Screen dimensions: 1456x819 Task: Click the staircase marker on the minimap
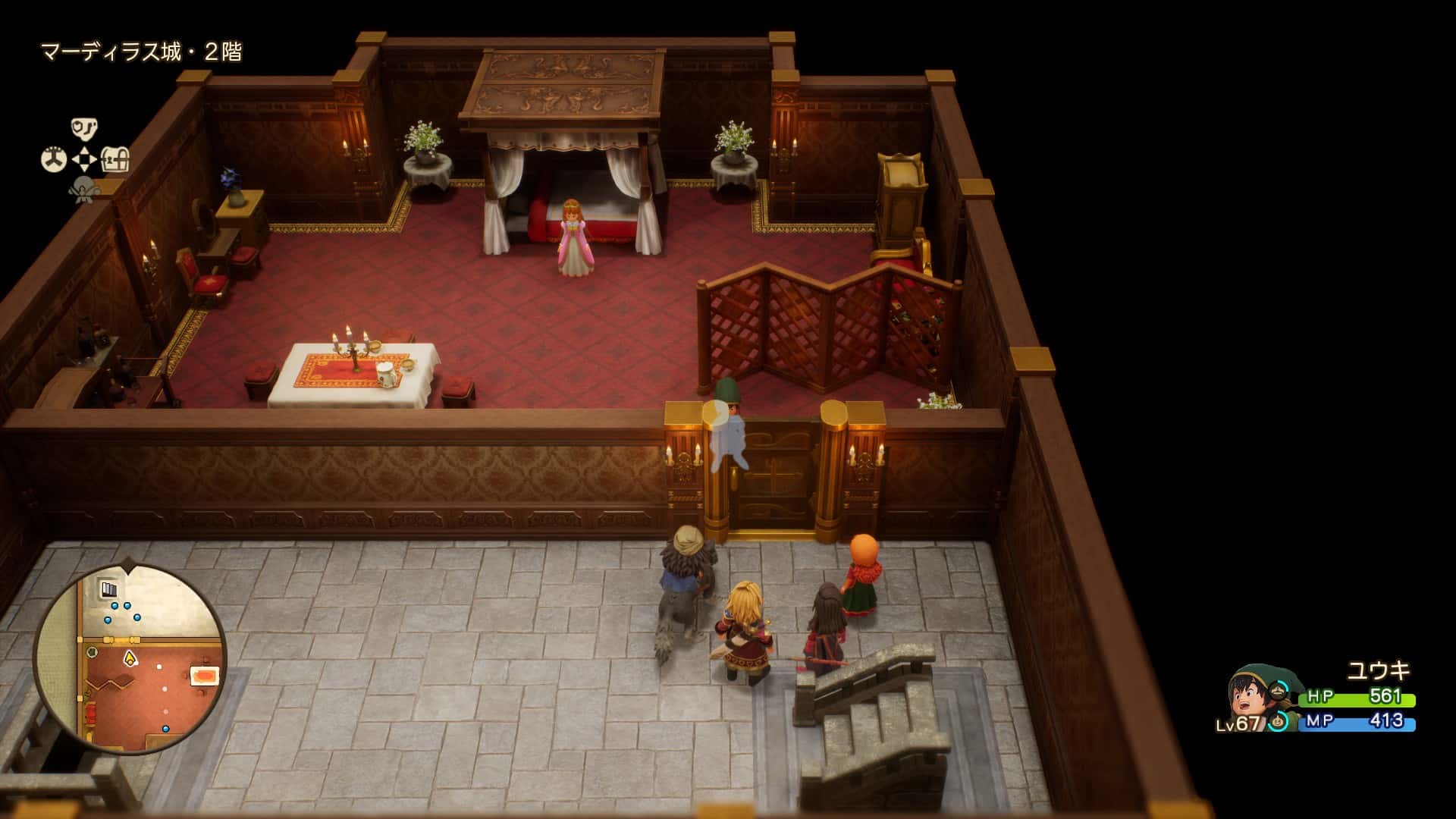tap(109, 589)
